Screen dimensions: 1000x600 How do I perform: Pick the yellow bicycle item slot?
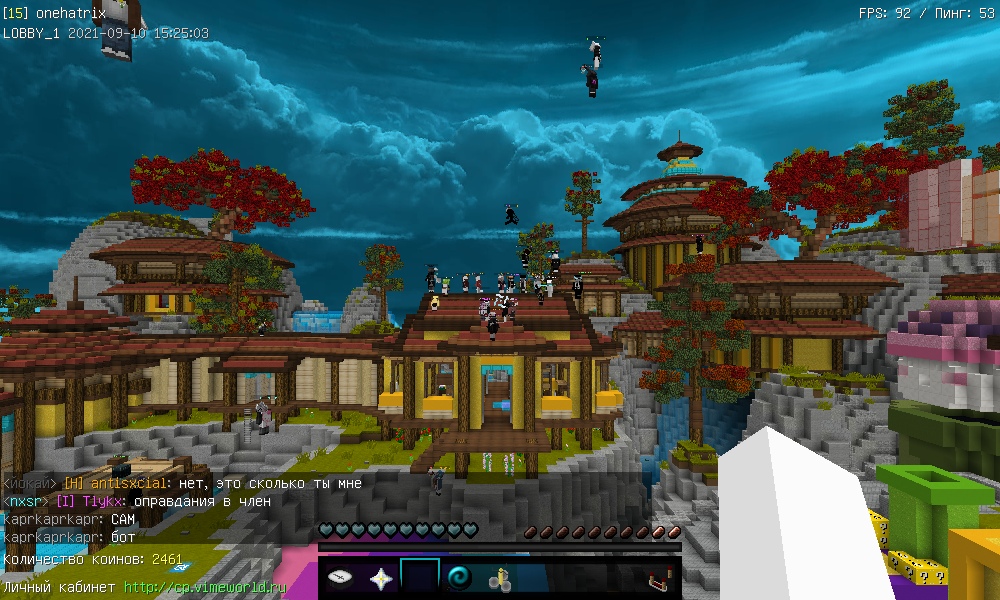(500, 578)
